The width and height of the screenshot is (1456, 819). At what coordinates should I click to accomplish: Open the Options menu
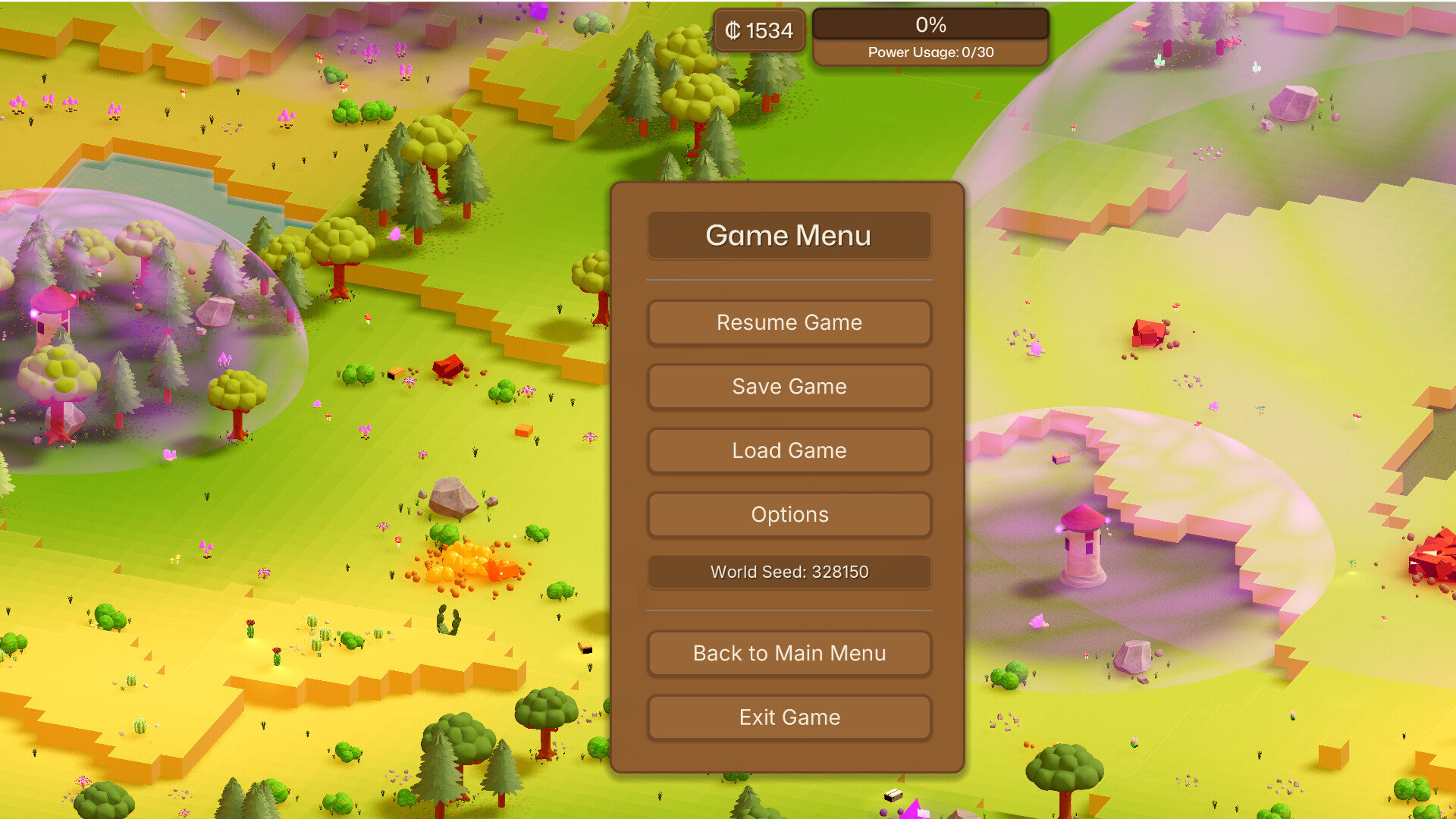click(x=789, y=515)
